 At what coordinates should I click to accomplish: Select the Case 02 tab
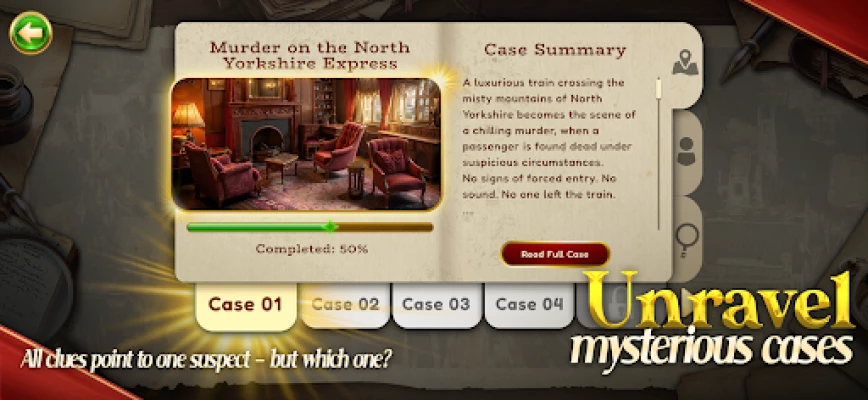tap(345, 305)
